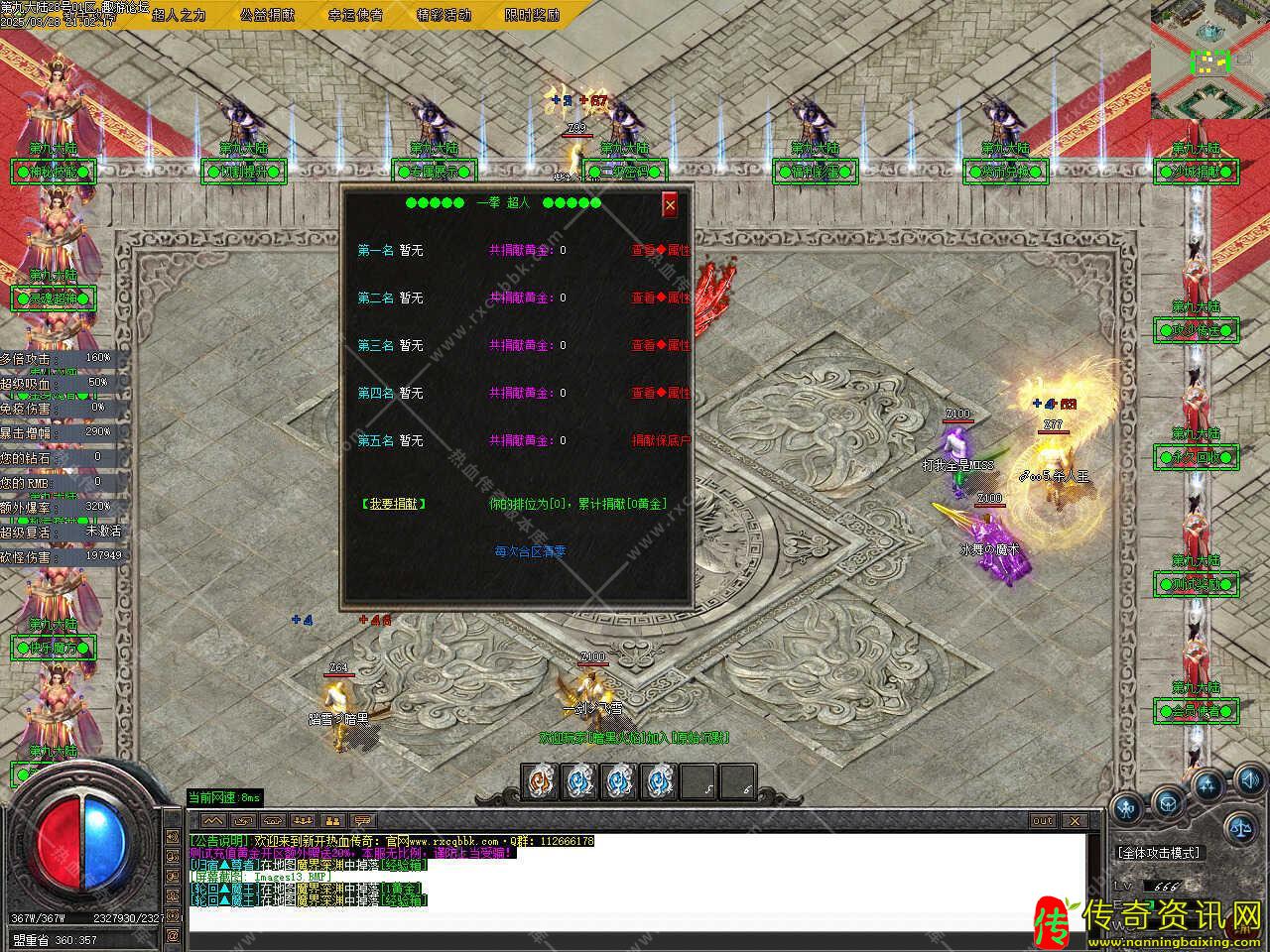View first place's 查看属性 link
This screenshot has width=1270, height=952.
coord(661,251)
